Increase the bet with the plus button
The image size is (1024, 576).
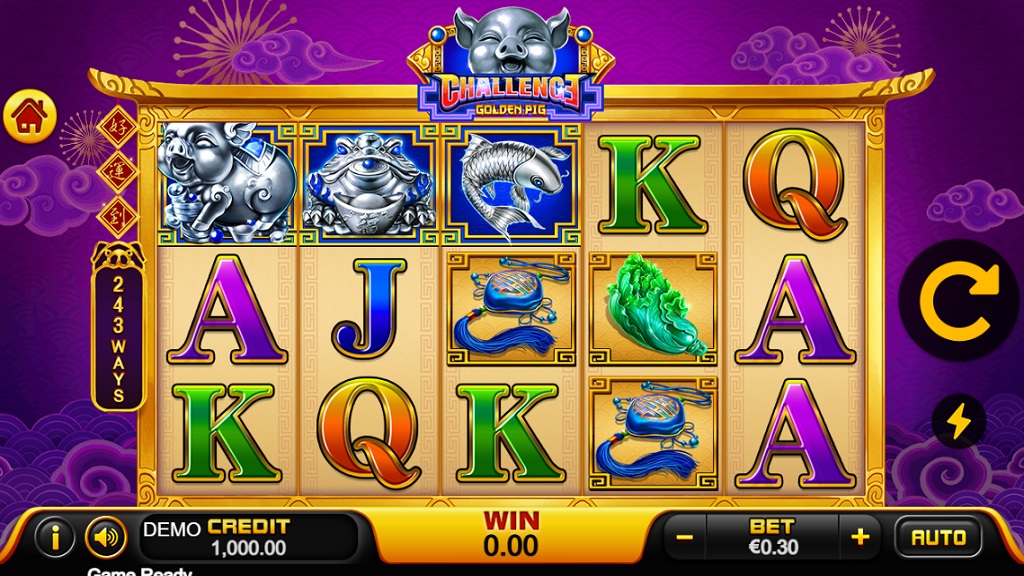click(x=860, y=538)
